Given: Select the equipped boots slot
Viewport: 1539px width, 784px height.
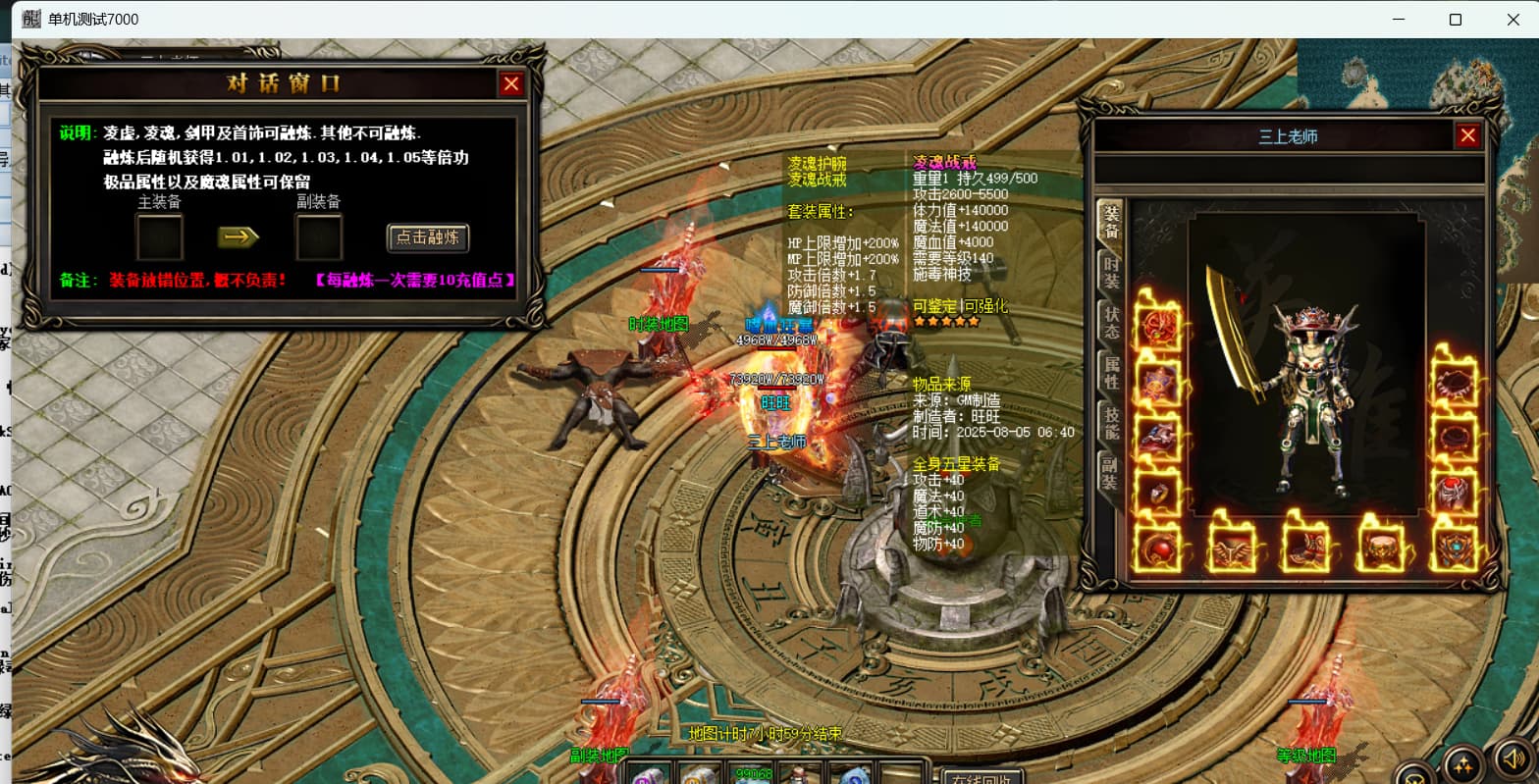Looking at the screenshot, I should click(x=1305, y=548).
